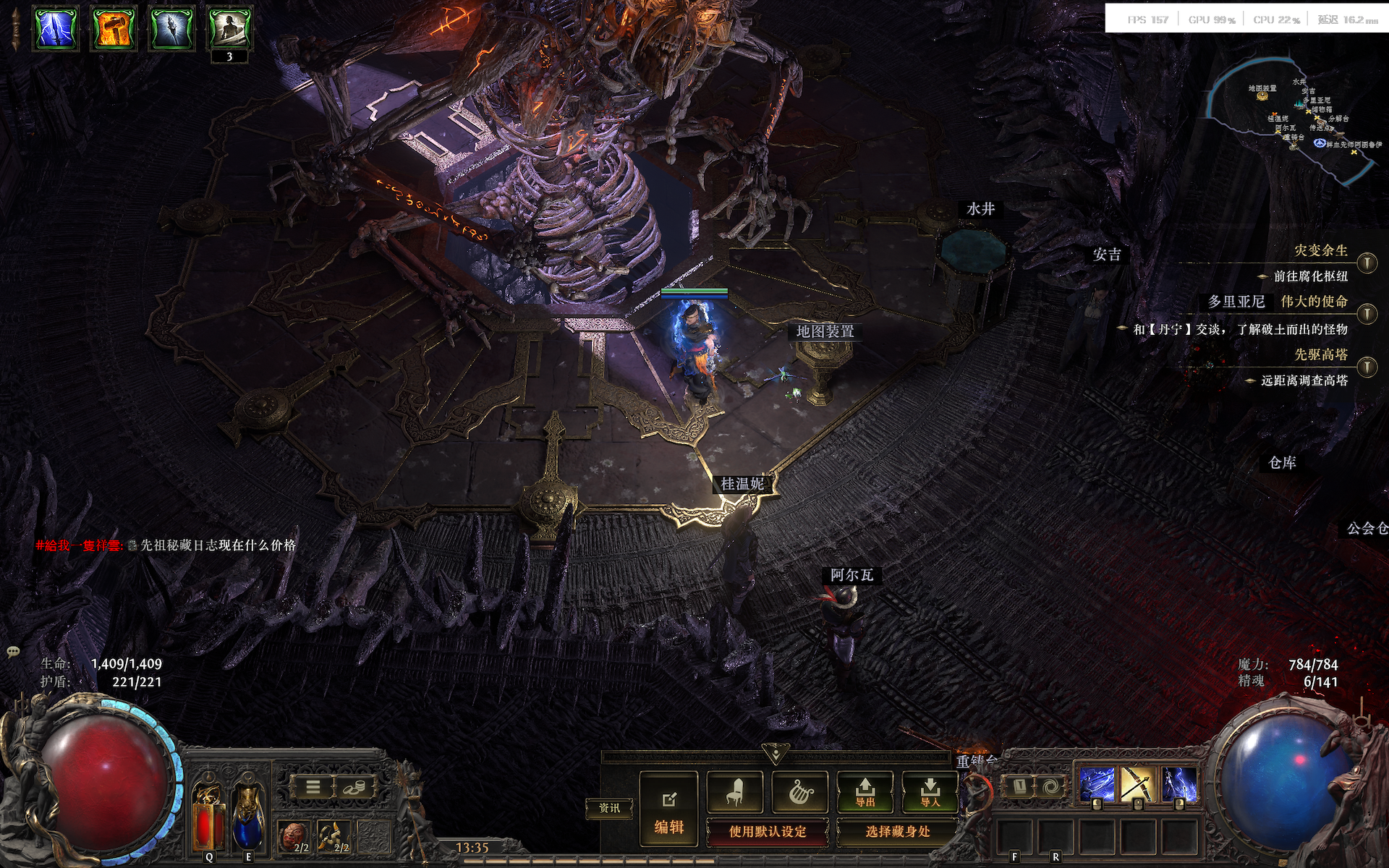Open the swirl portal button on skill bar
The height and width of the screenshot is (868, 1389).
[x=1049, y=786]
